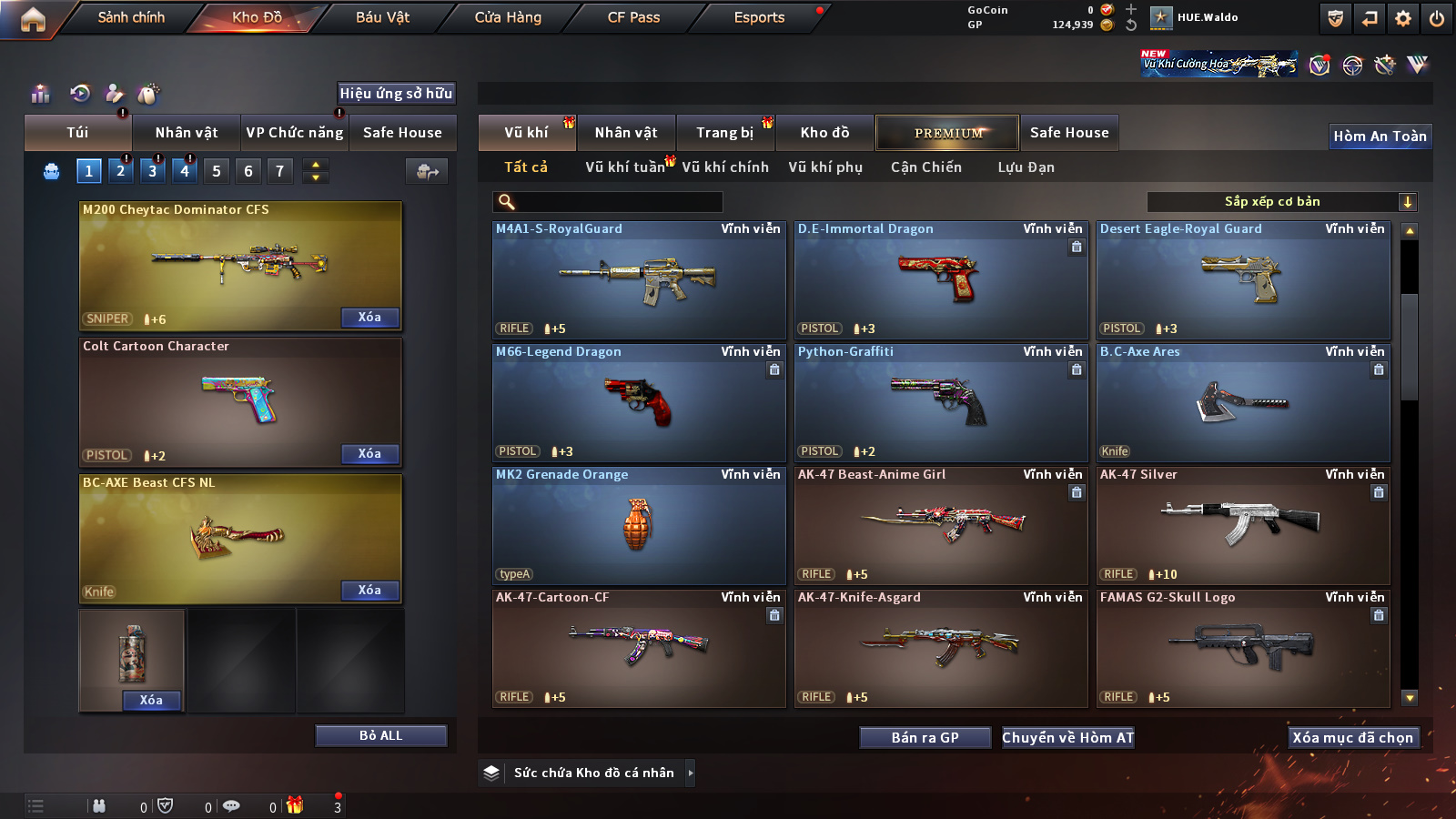The height and width of the screenshot is (819, 1456).
Task: Select the M4A1-S-RoyalGuard rifle card
Action: [x=639, y=280]
